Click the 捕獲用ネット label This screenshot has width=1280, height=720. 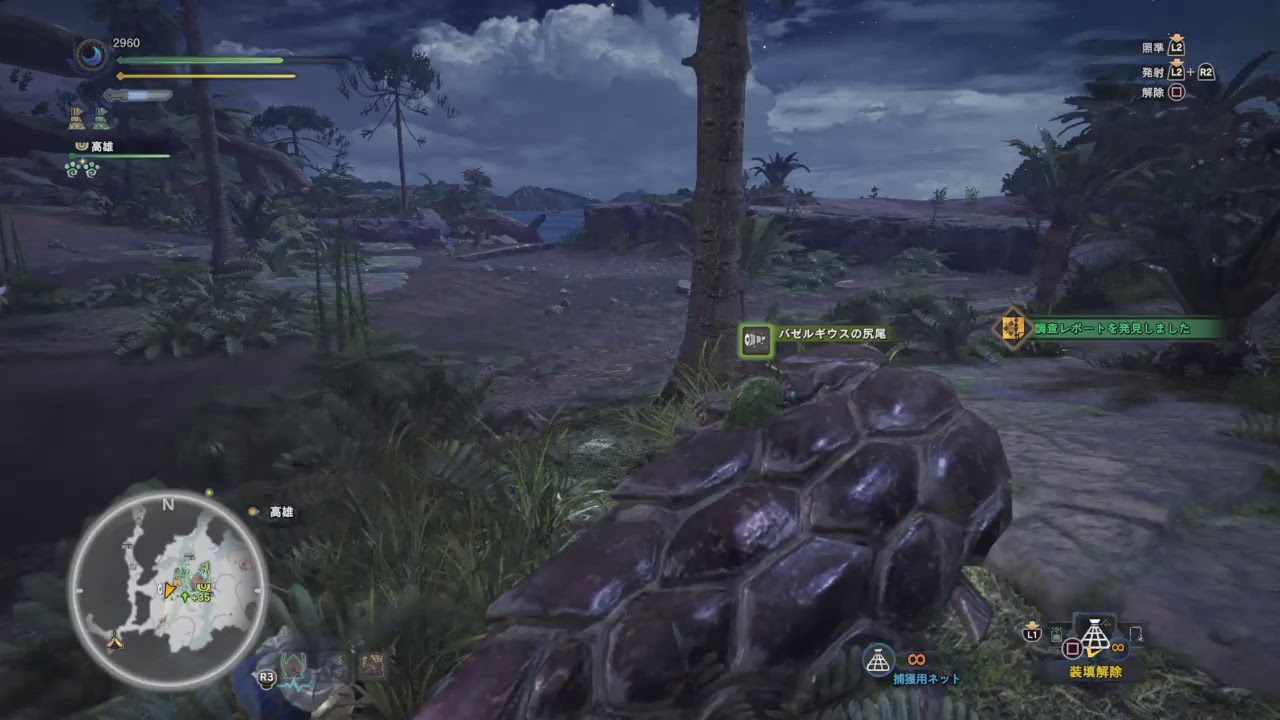point(927,676)
